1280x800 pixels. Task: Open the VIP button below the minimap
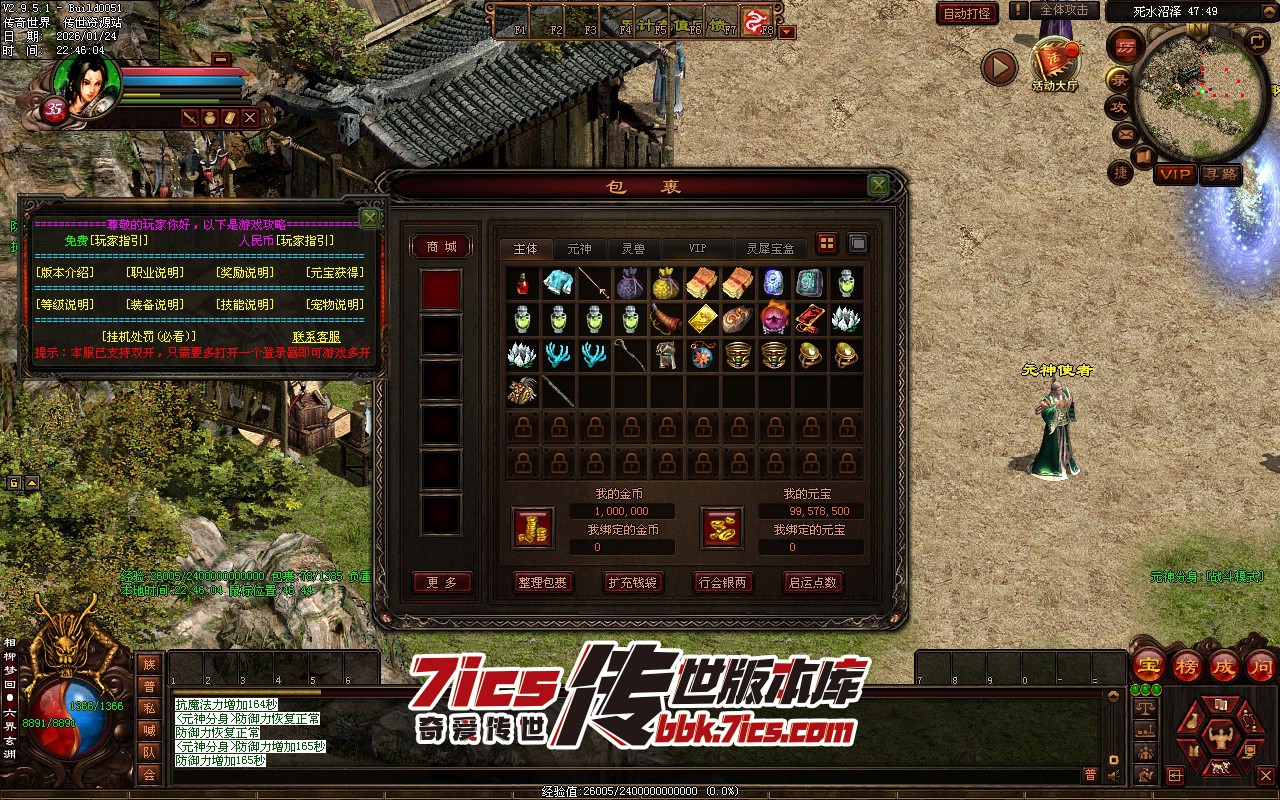click(1175, 174)
